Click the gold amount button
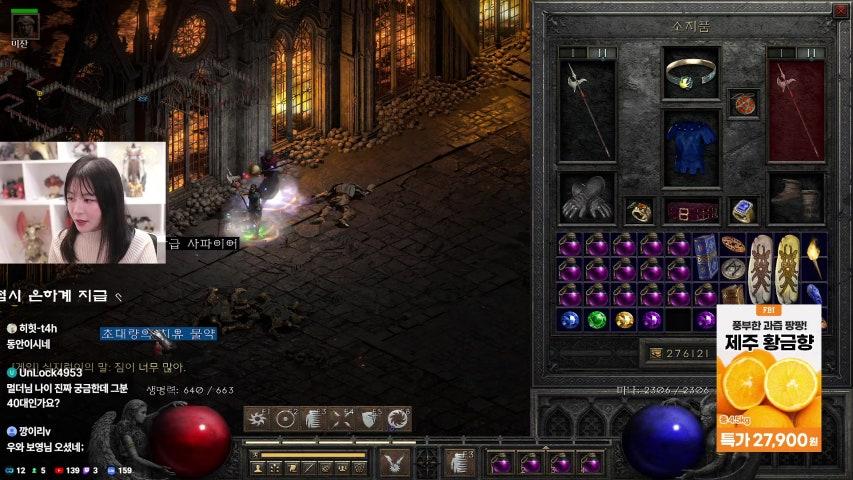This screenshot has height=480, width=853. click(x=656, y=353)
